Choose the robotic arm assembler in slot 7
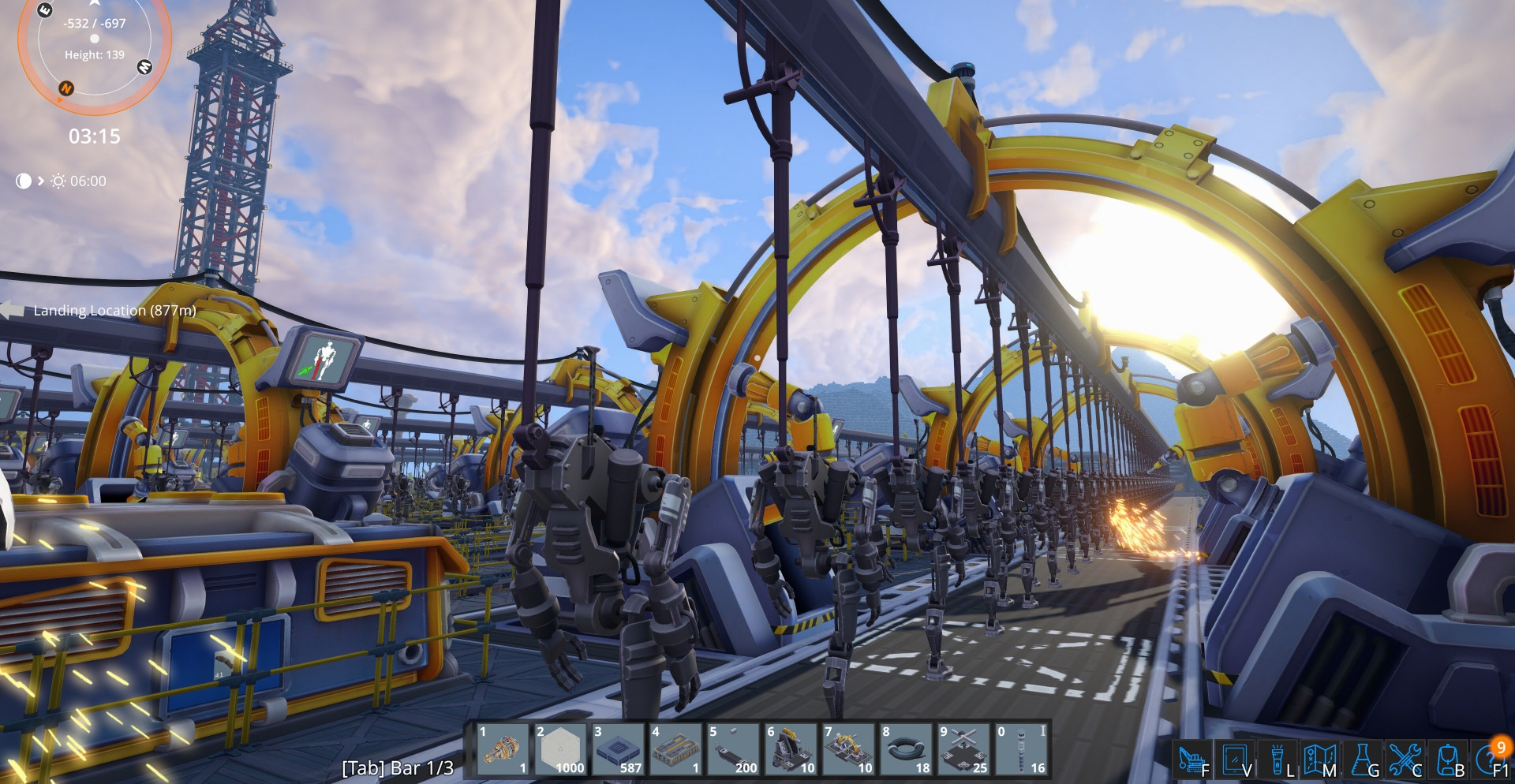The image size is (1515, 784). pos(848,750)
